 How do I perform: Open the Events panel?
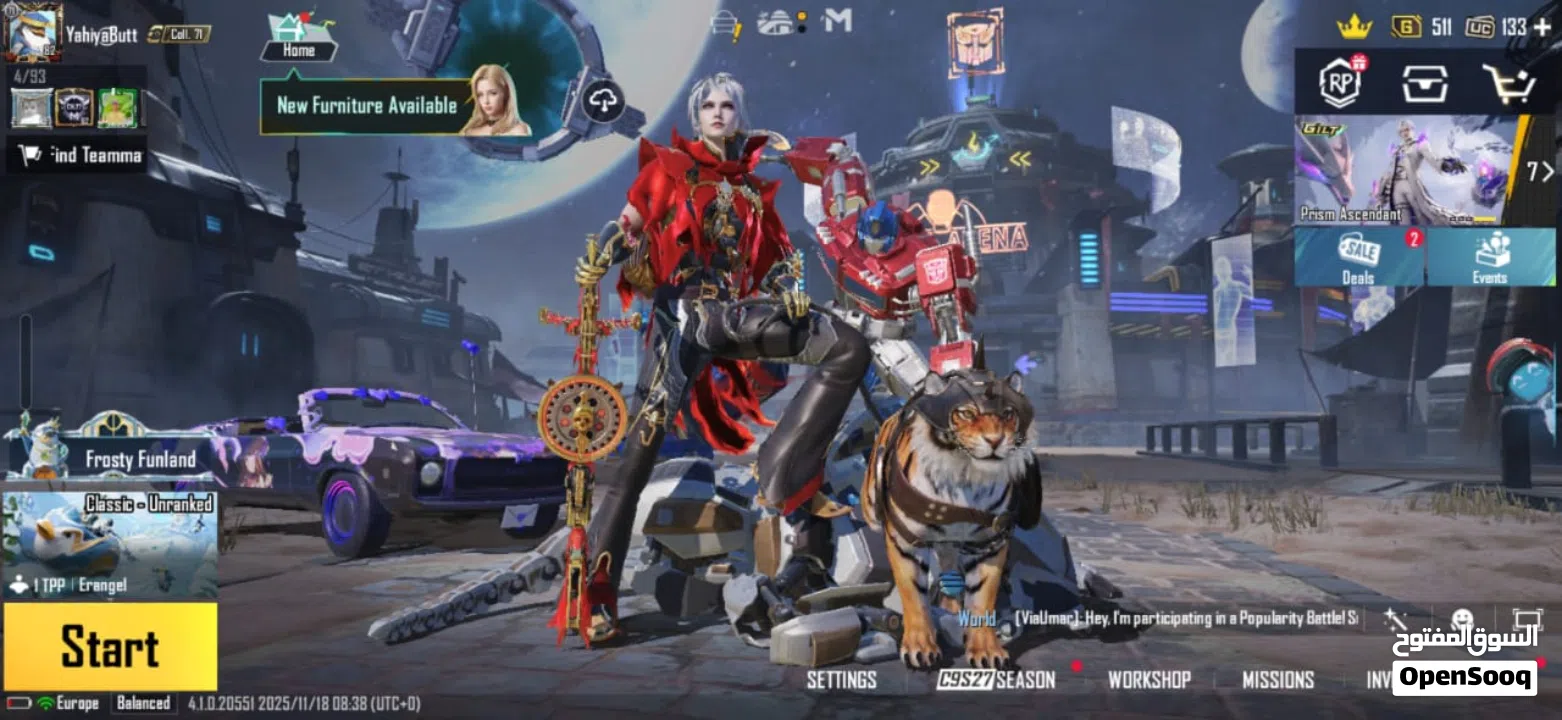[x=1490, y=257]
